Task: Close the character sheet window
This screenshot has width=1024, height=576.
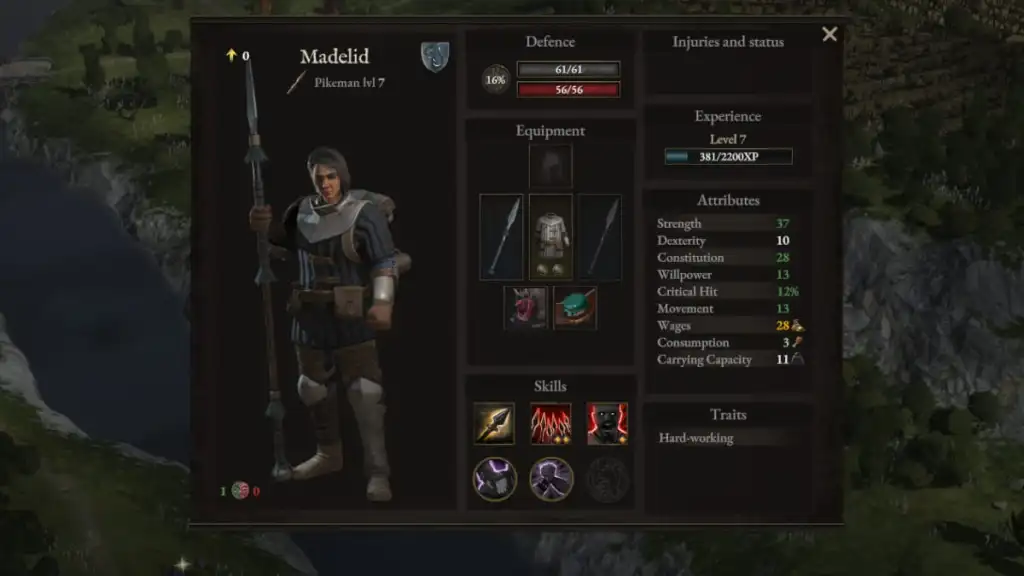Action: [829, 35]
